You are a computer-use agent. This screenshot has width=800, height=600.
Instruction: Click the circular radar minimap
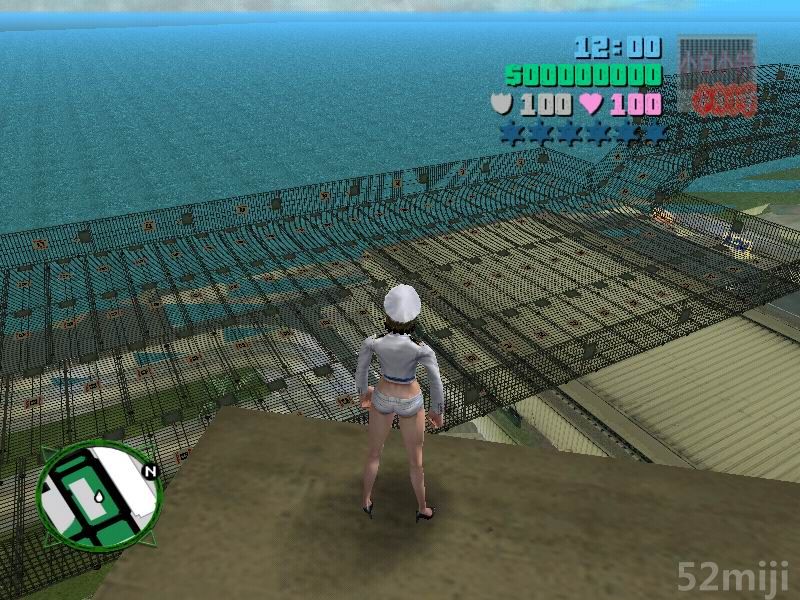tap(98, 498)
